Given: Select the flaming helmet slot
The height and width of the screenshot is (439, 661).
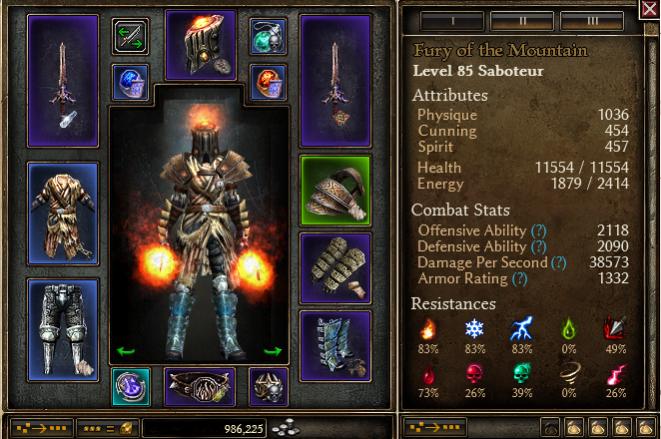Looking at the screenshot, I should click(x=199, y=45).
